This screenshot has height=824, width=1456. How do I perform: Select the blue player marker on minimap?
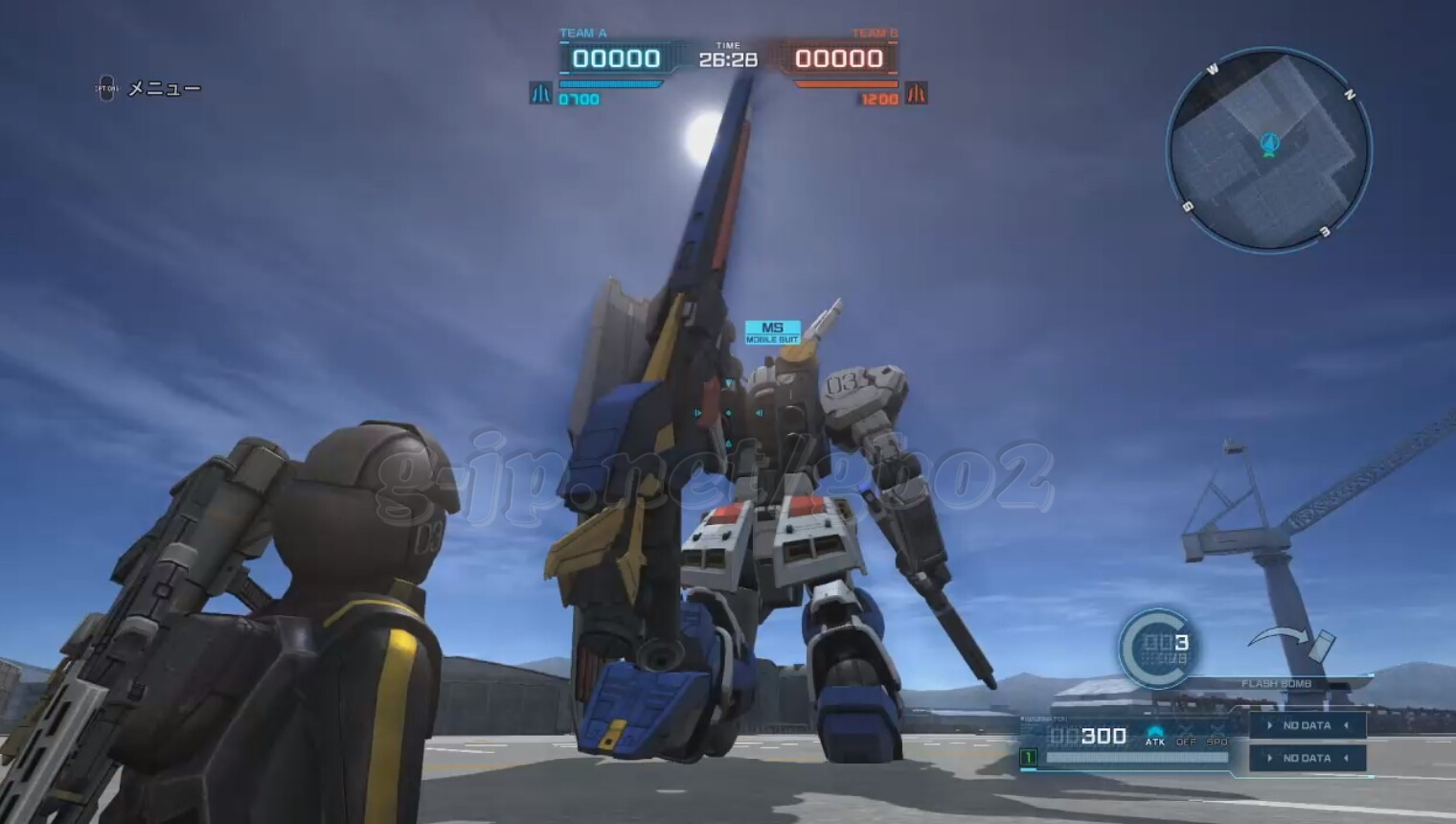pyautogui.click(x=1270, y=145)
